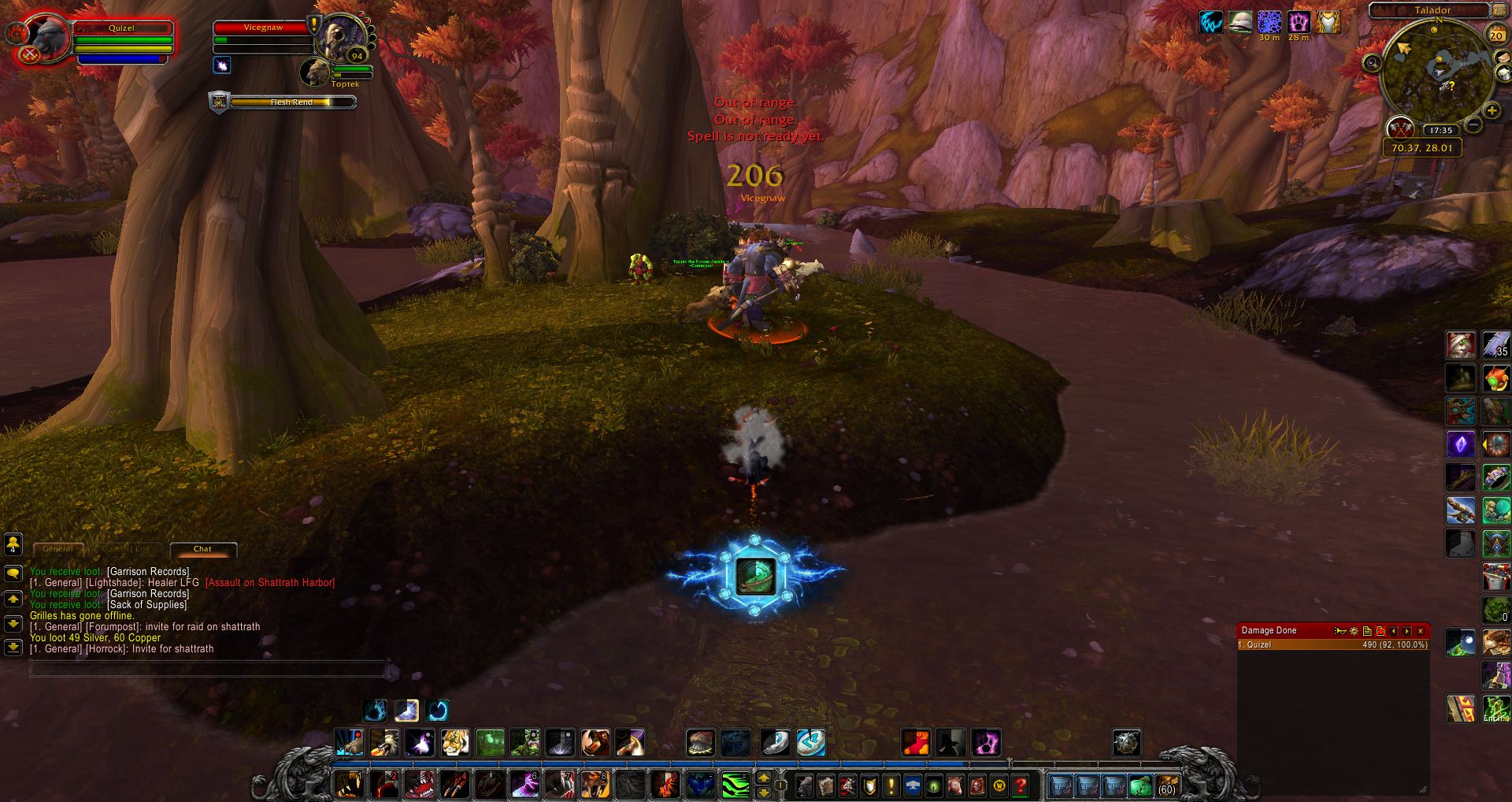Viewport: 1512px width, 802px height.
Task: Open the calendar button showing 20
Action: [x=1496, y=35]
